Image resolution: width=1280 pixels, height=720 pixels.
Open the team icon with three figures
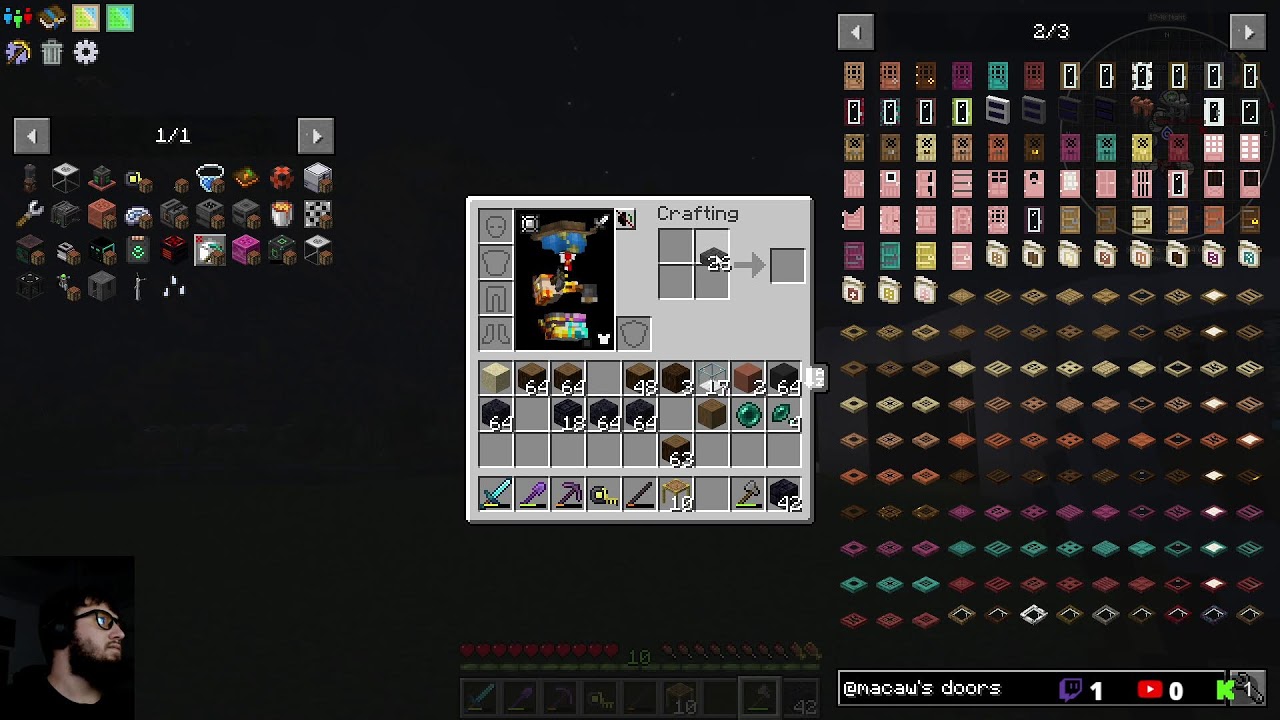point(17,17)
